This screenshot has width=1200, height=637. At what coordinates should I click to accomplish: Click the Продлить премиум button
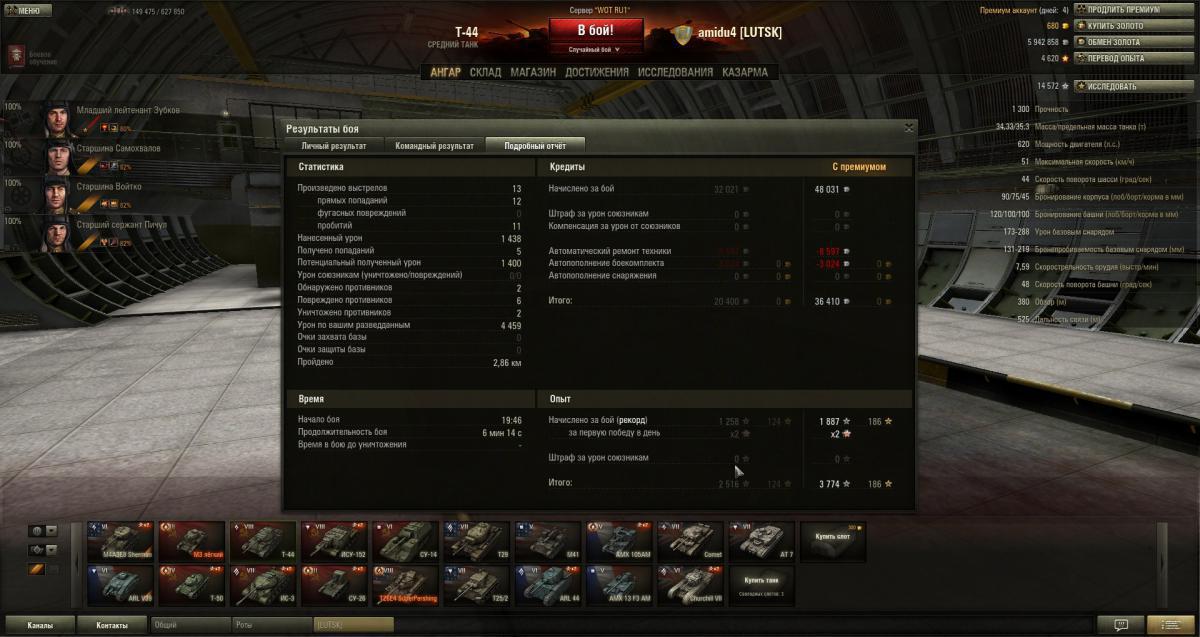click(x=1122, y=10)
